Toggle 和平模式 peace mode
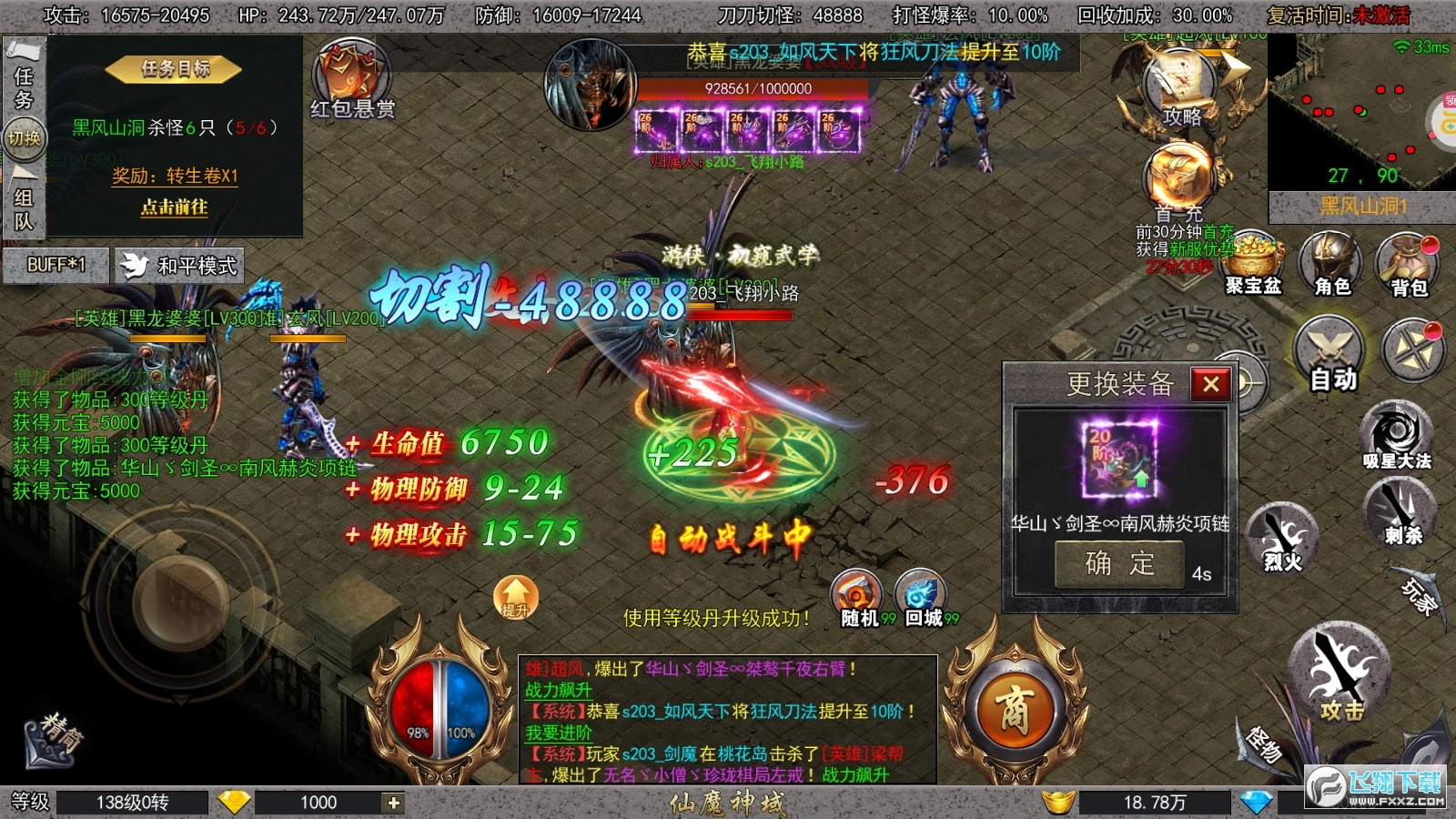The width and height of the screenshot is (1456, 819). click(x=178, y=267)
